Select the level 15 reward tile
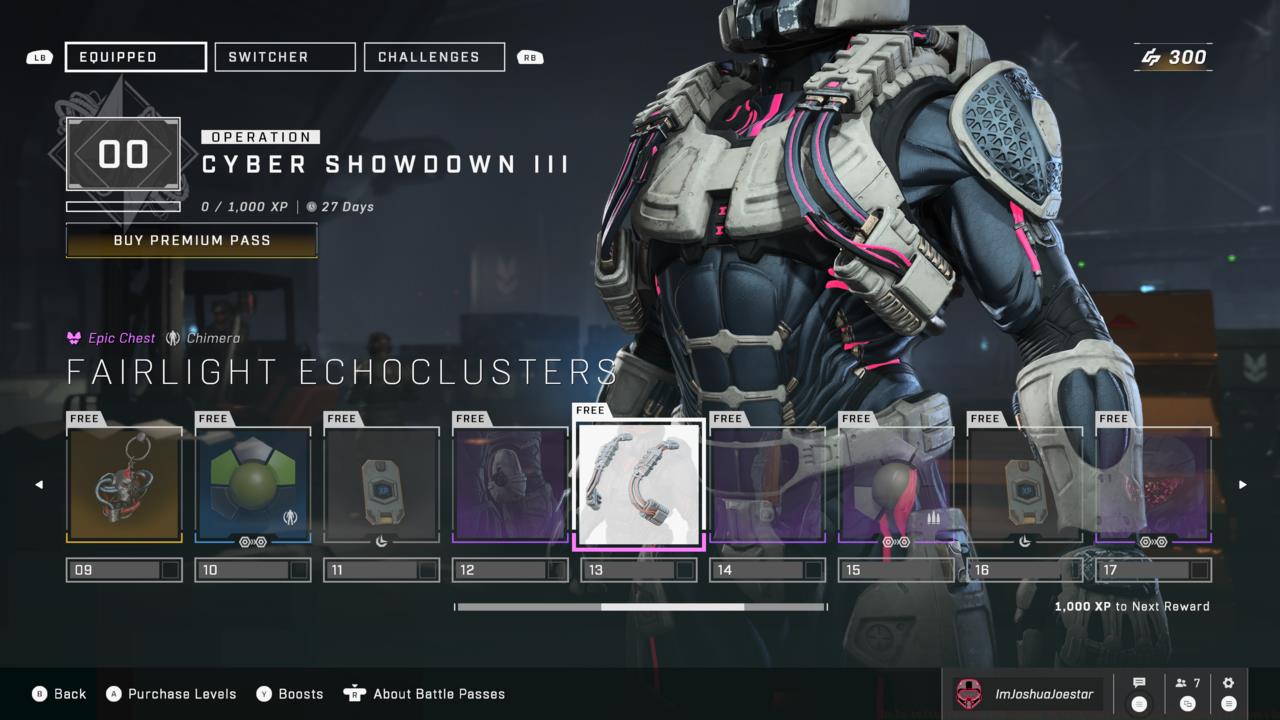Viewport: 1280px width, 720px height. pos(896,485)
